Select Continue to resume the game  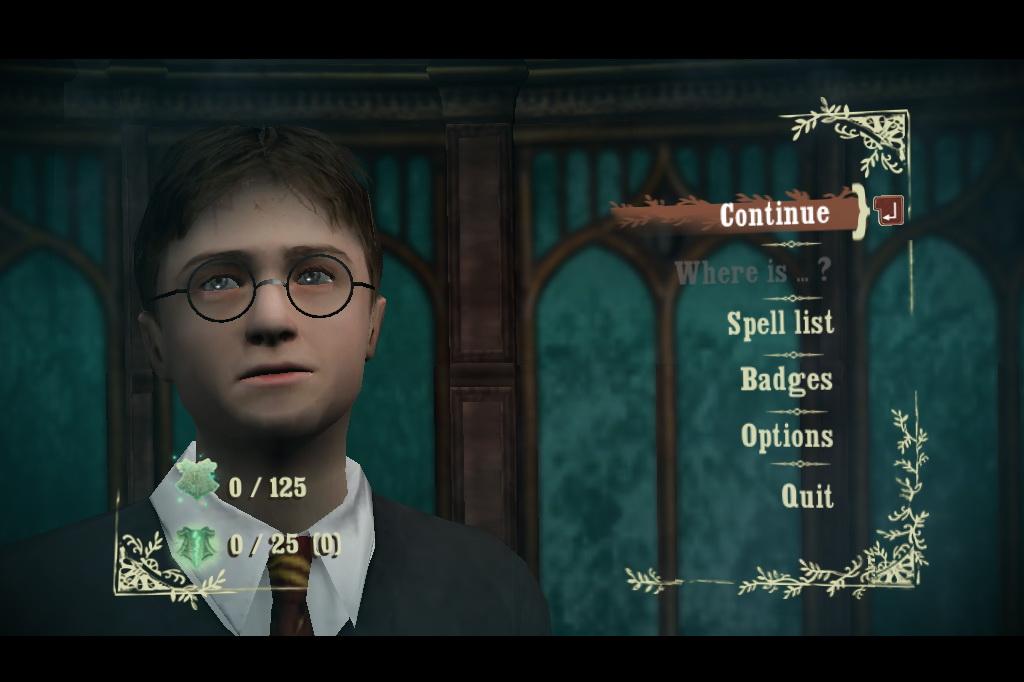click(774, 213)
